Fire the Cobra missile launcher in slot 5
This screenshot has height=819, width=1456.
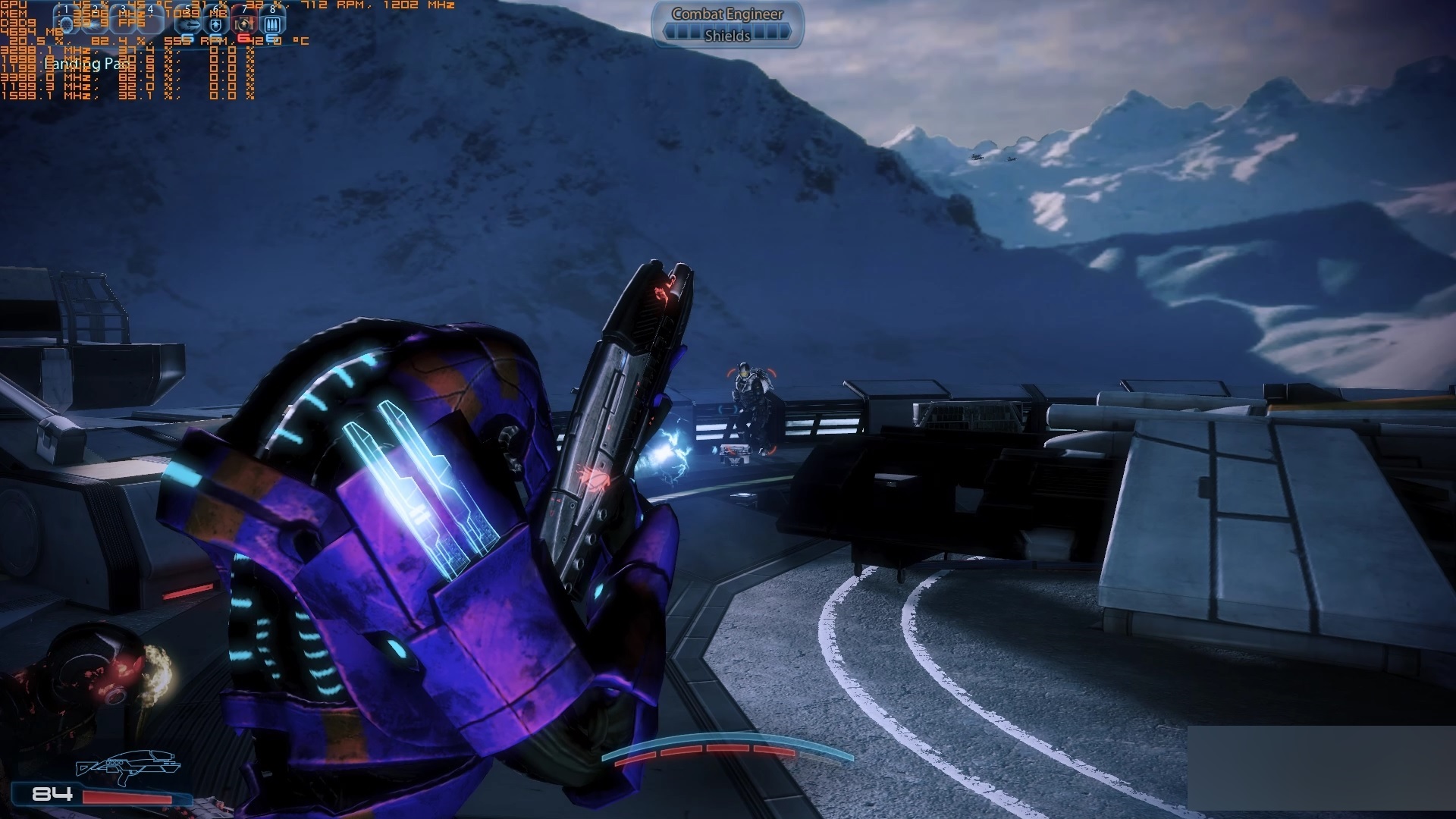187,24
